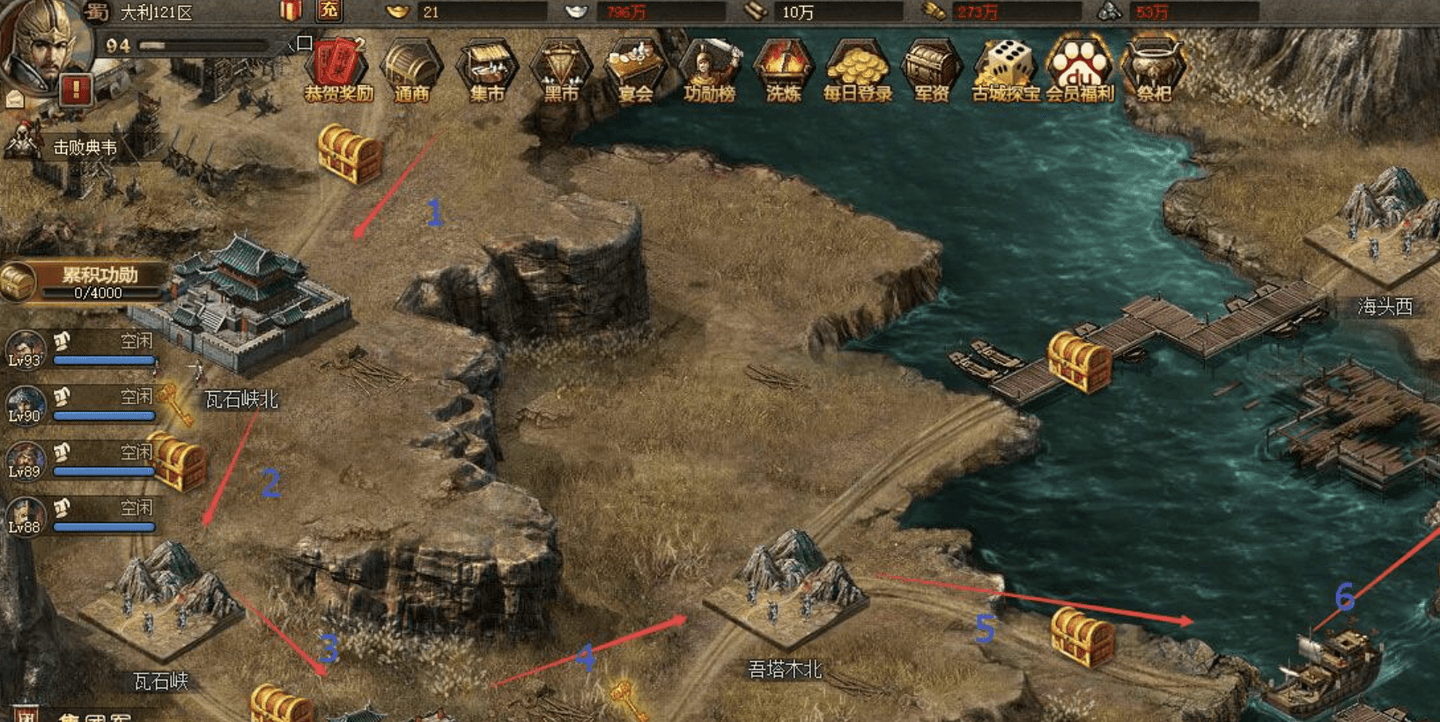Open the 通商 trade chest menu
The width and height of the screenshot is (1440, 722).
pos(411,66)
